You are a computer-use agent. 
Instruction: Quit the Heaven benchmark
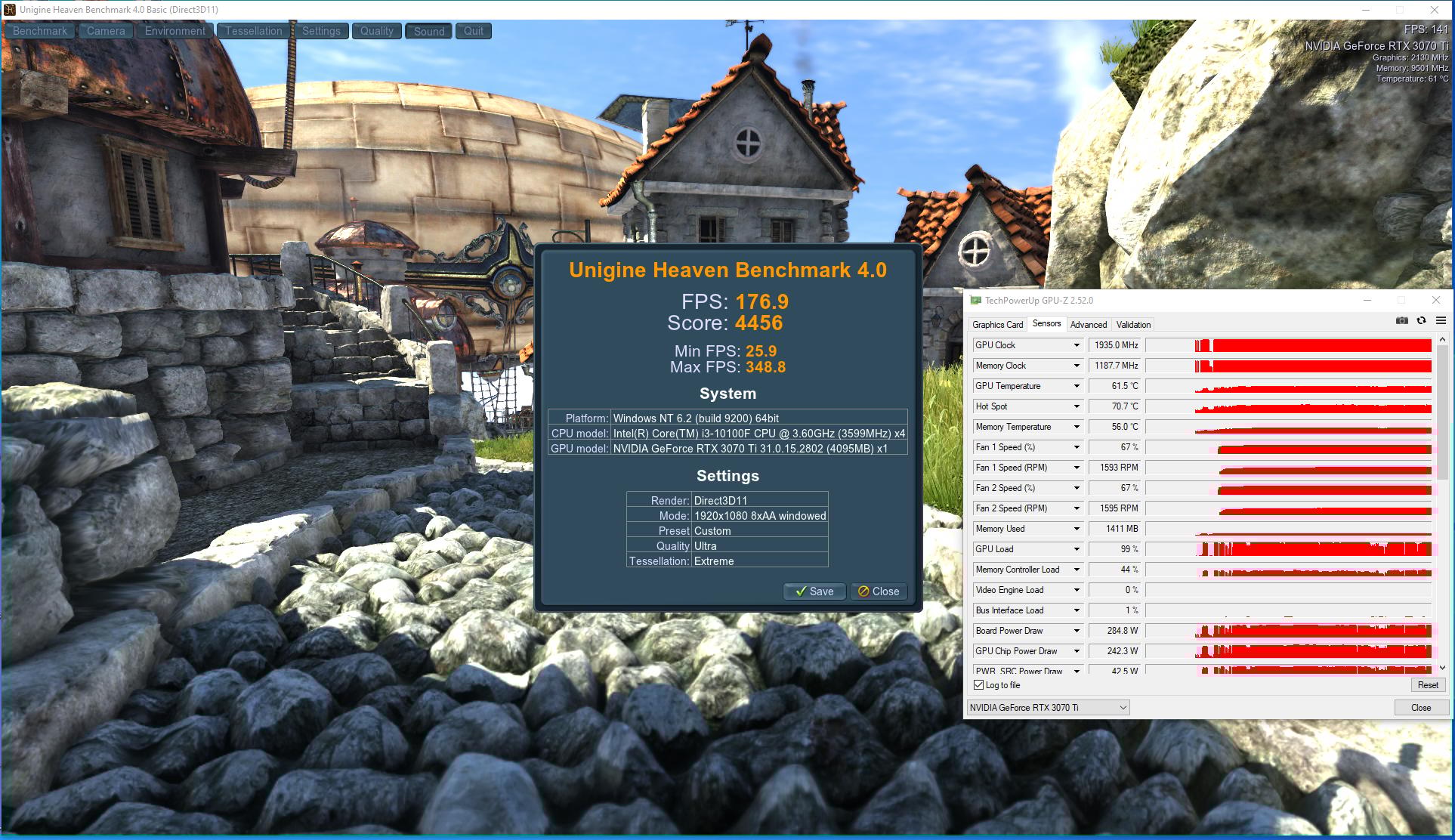[474, 31]
